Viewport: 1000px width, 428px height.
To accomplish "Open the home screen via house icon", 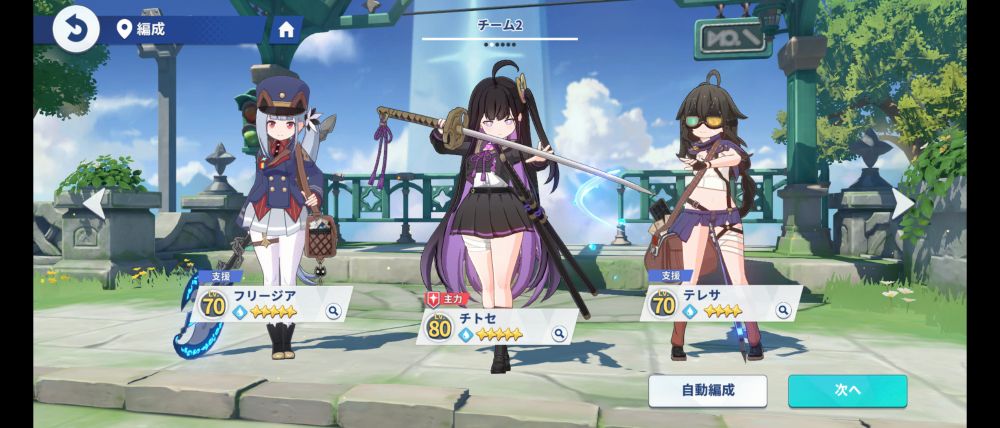I will [x=286, y=29].
